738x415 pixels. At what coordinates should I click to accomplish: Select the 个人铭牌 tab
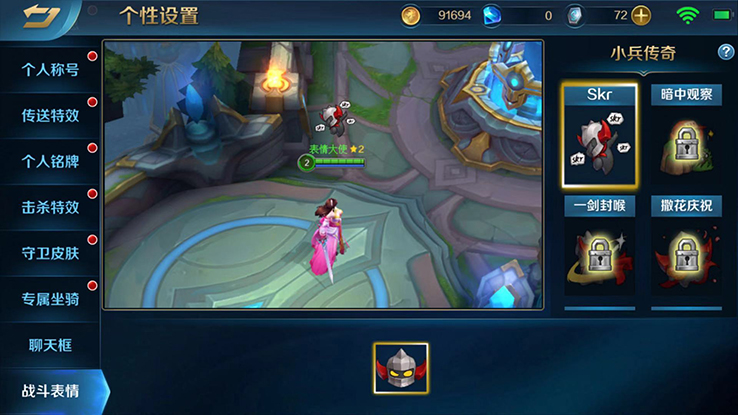50,162
